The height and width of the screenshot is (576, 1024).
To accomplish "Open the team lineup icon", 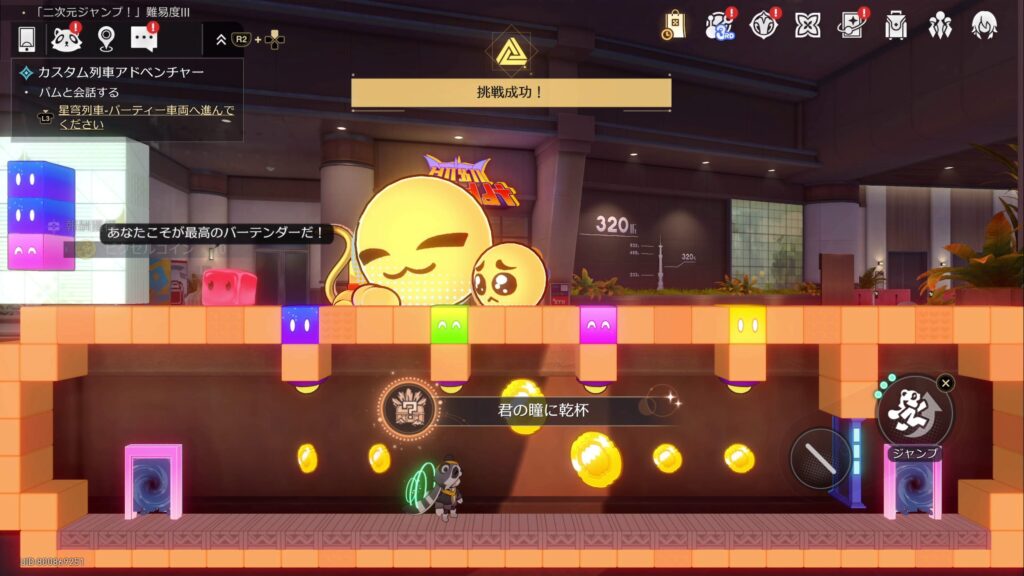I will (940, 25).
